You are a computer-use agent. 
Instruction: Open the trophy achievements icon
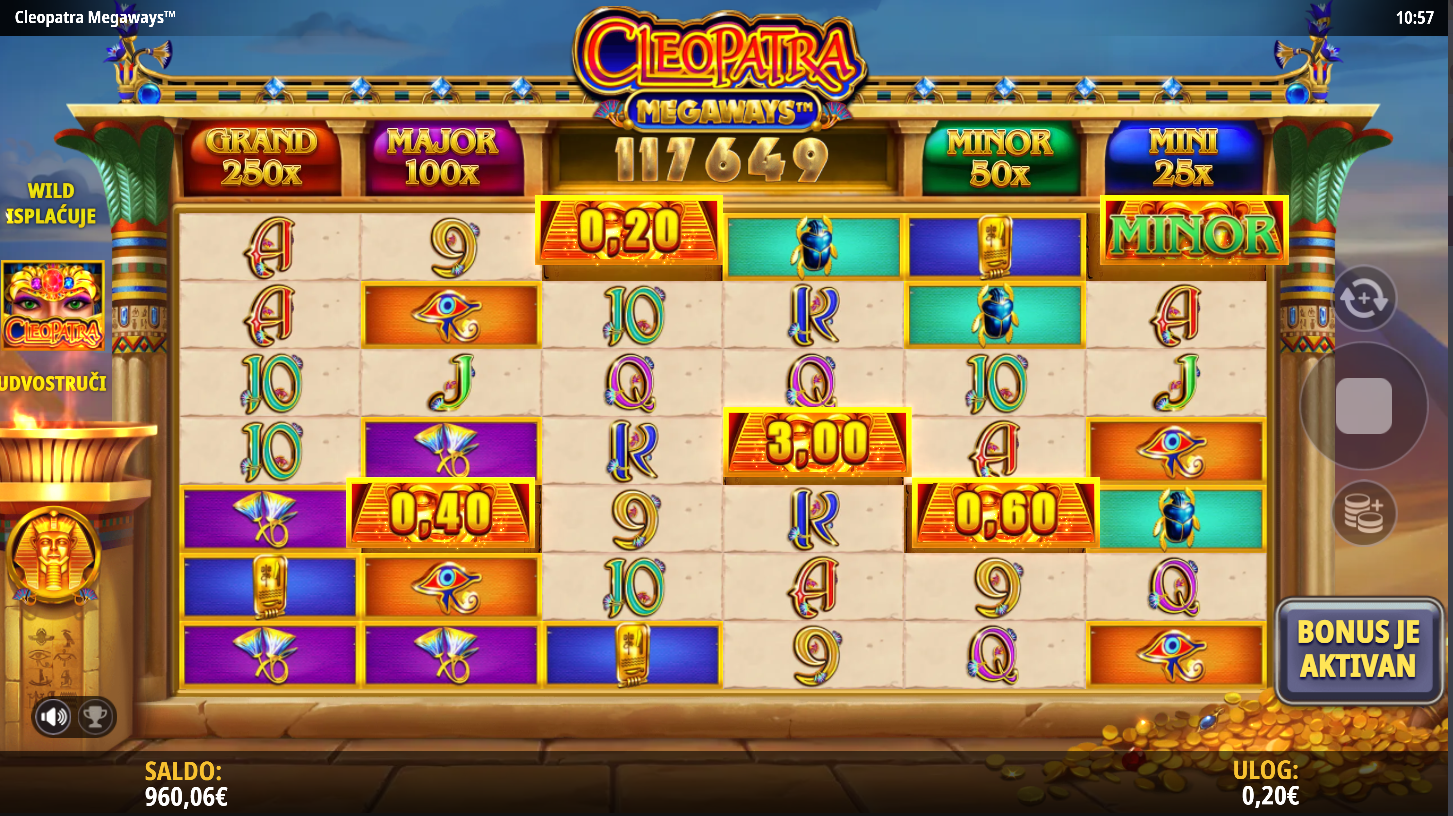click(95, 716)
